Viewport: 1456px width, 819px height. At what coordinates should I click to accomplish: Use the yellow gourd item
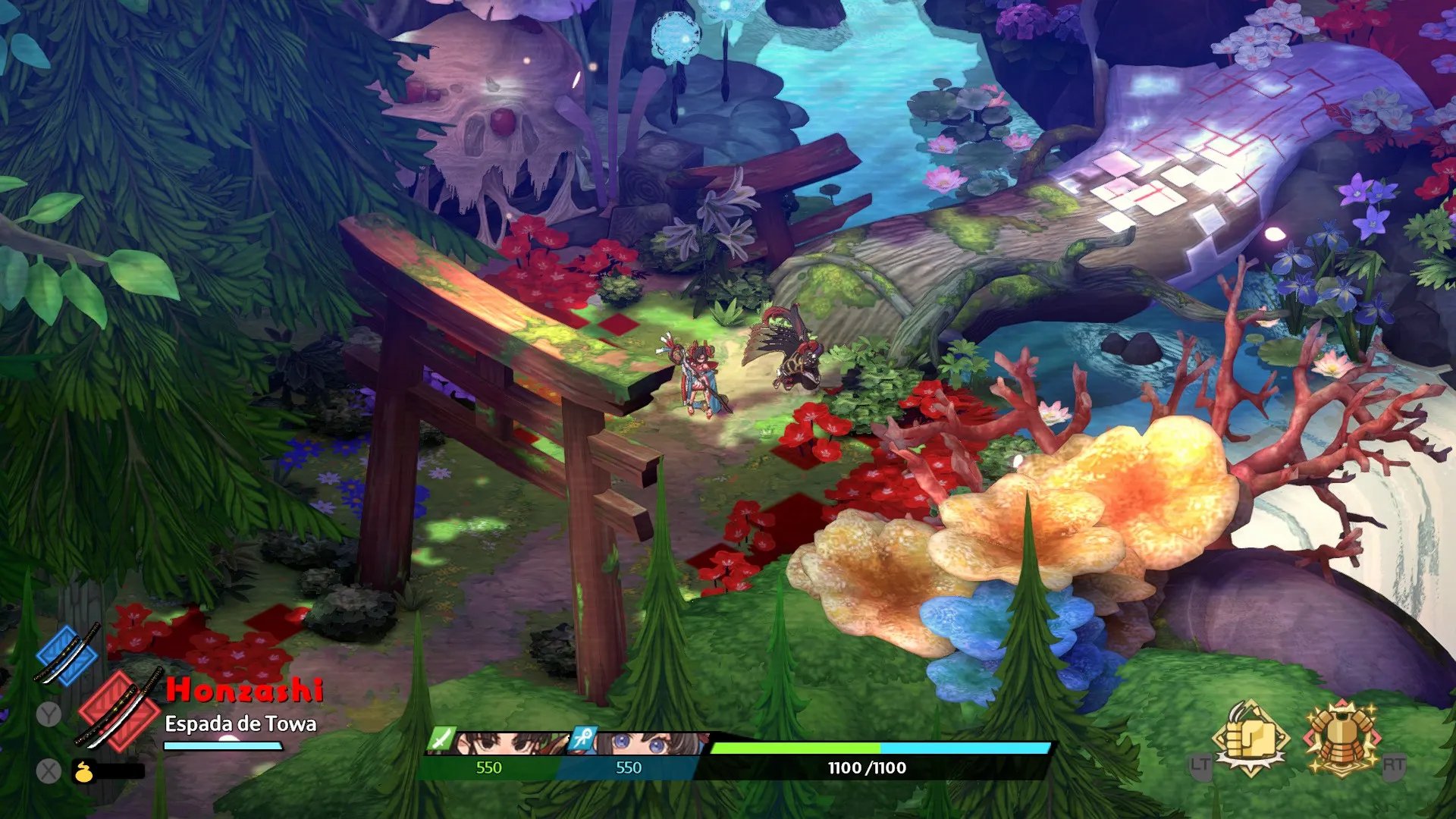tap(83, 772)
